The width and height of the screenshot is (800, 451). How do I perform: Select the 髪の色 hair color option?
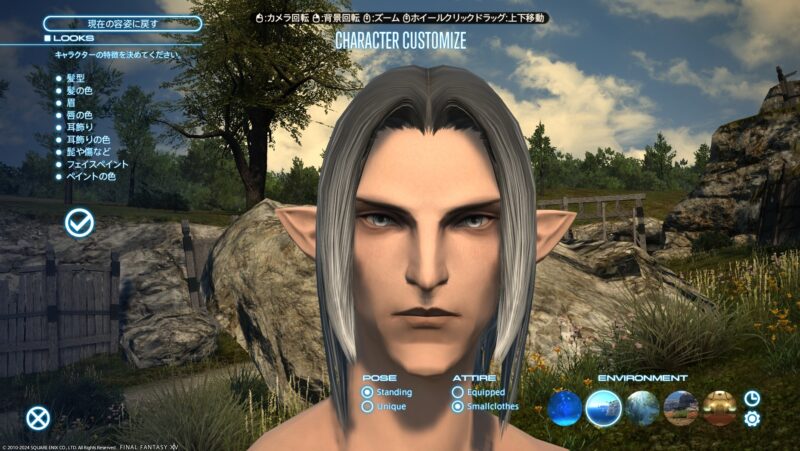tap(82, 90)
